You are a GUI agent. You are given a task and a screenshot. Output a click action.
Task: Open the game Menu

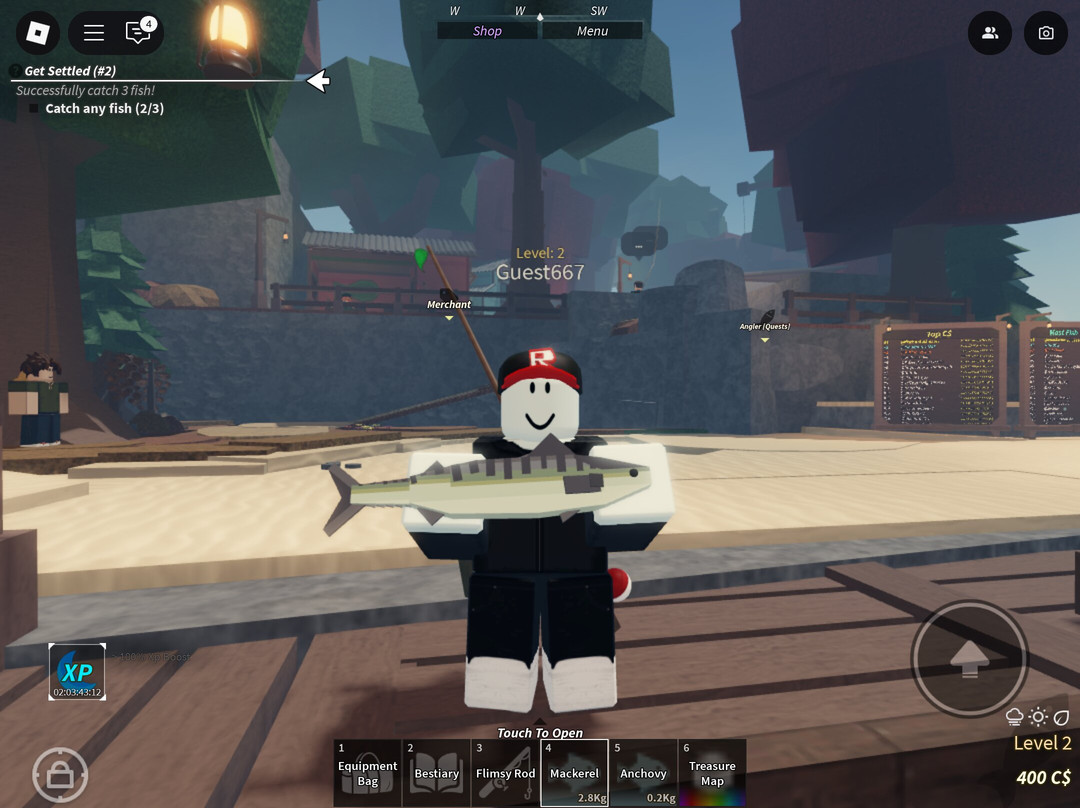pos(592,31)
